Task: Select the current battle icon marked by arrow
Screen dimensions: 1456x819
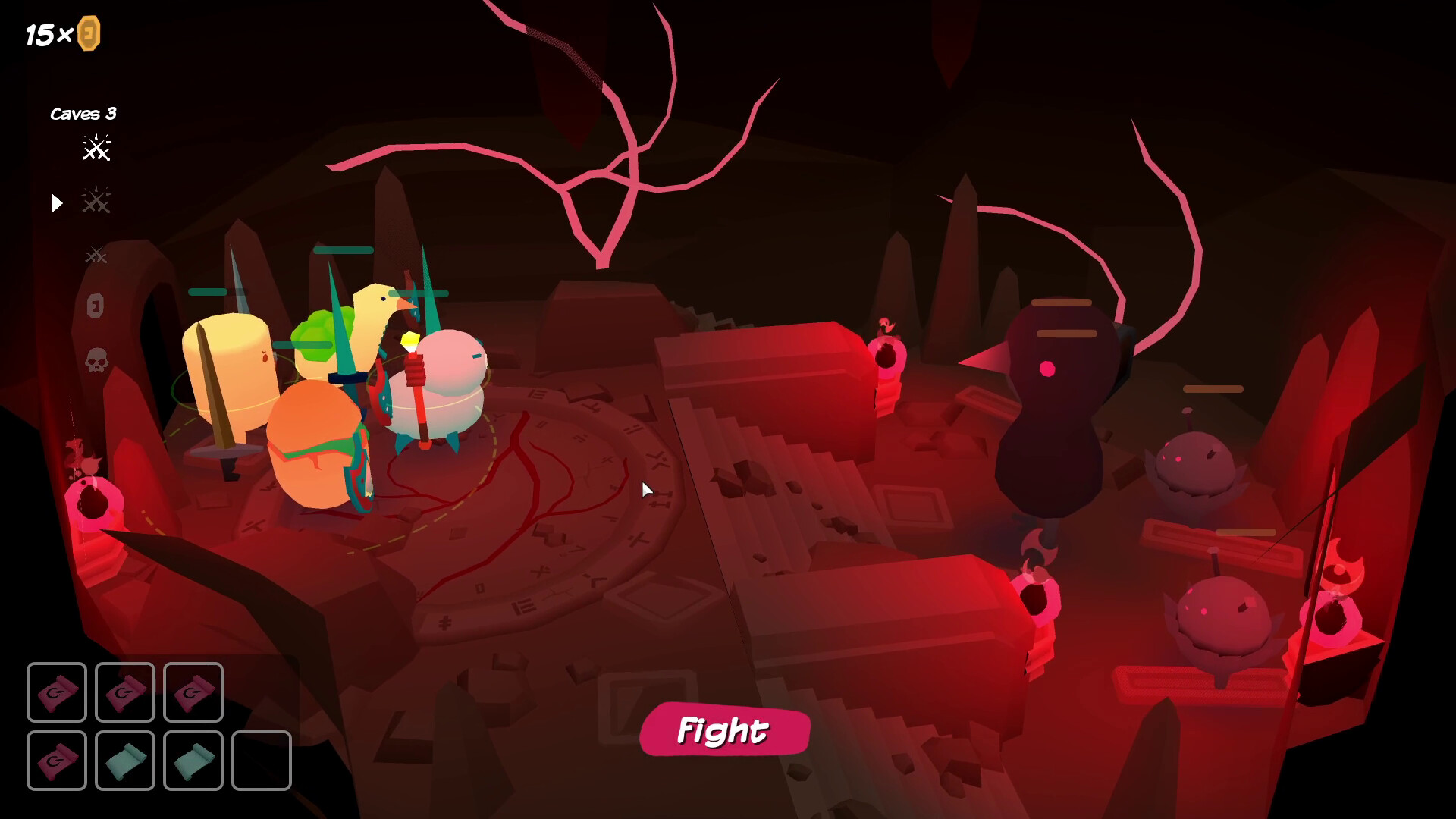Action: (97, 202)
